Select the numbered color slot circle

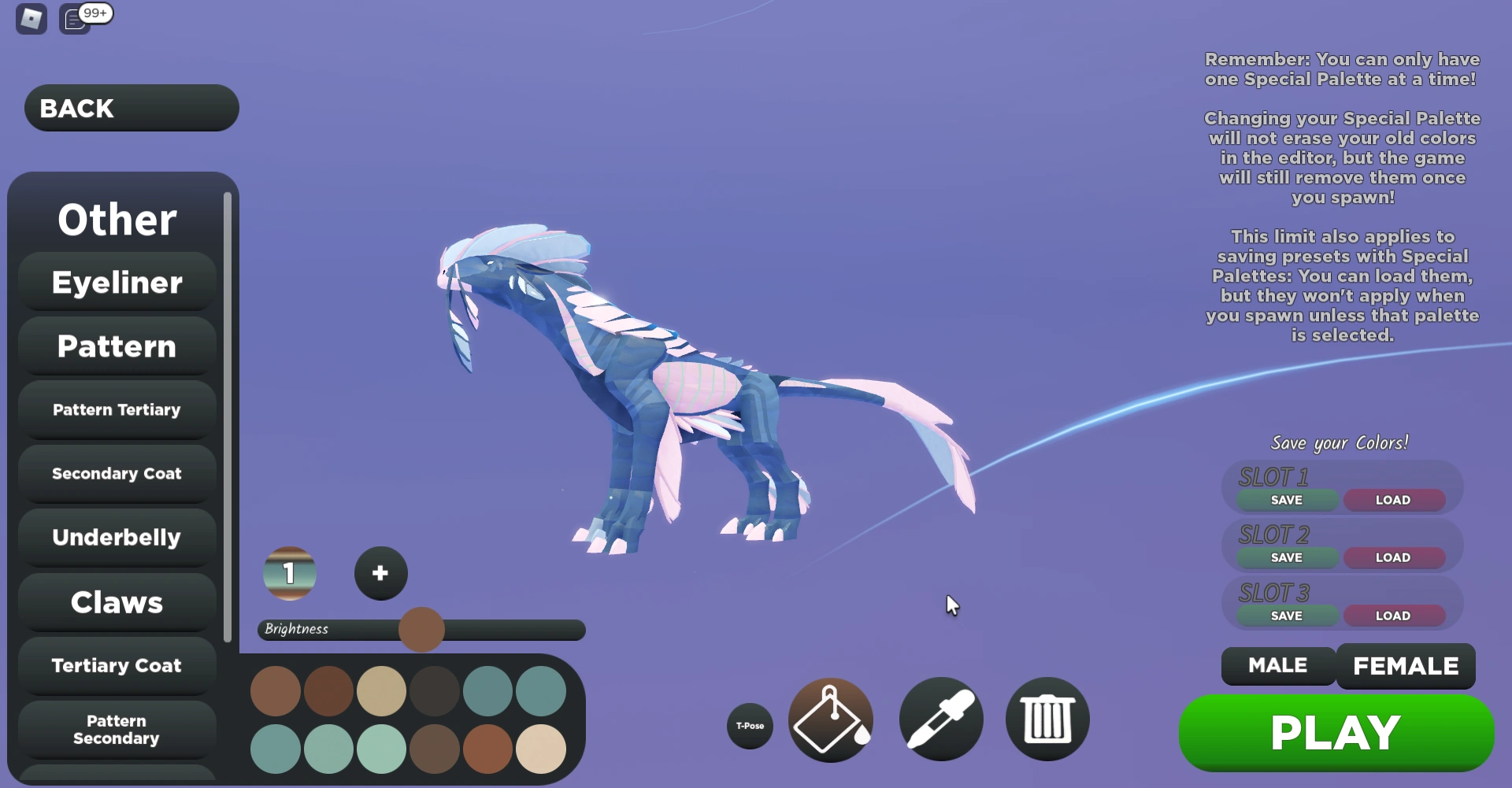click(290, 573)
